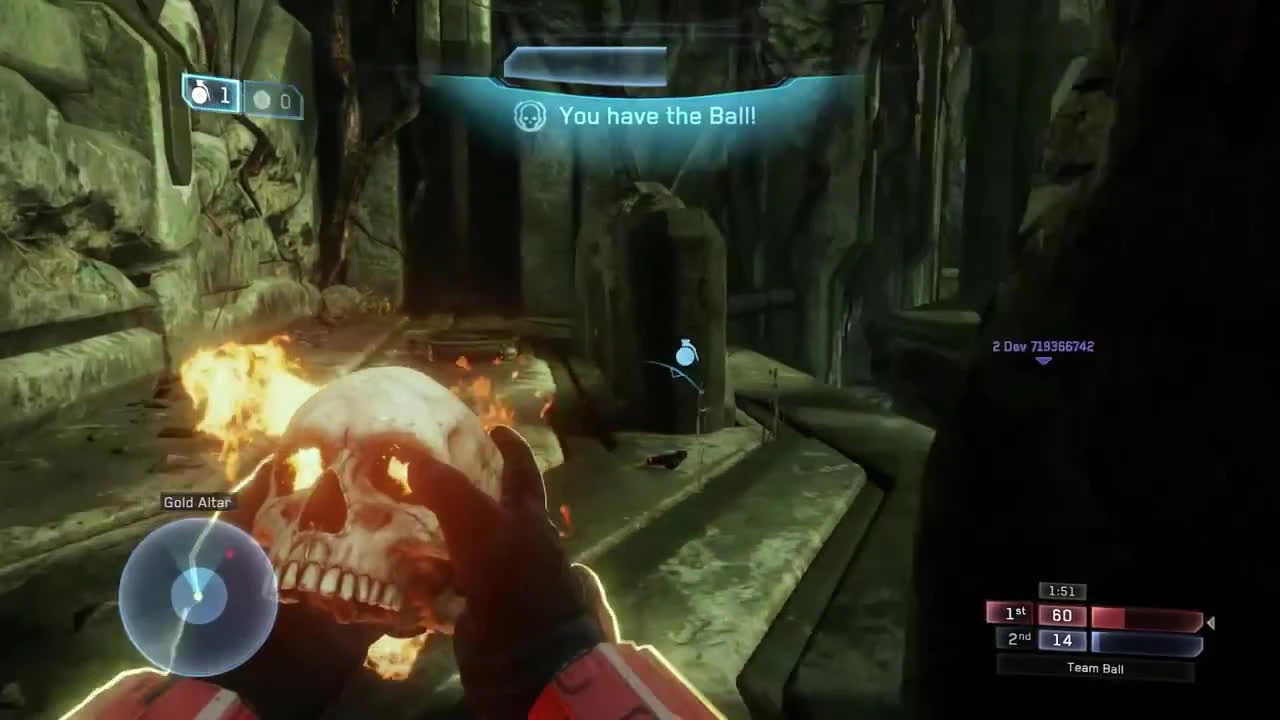The height and width of the screenshot is (720, 1280).
Task: Select the marker arrow under 2 Dev nametag
Action: (1042, 363)
